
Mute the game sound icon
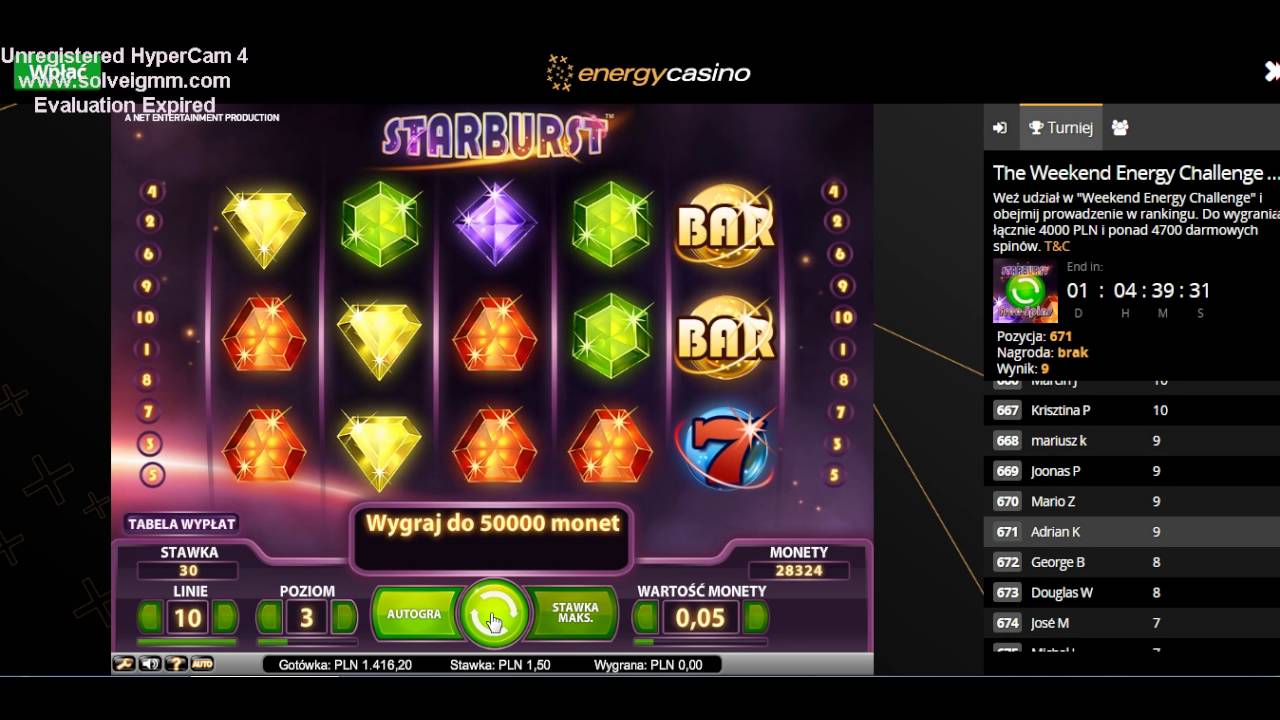pyautogui.click(x=150, y=663)
